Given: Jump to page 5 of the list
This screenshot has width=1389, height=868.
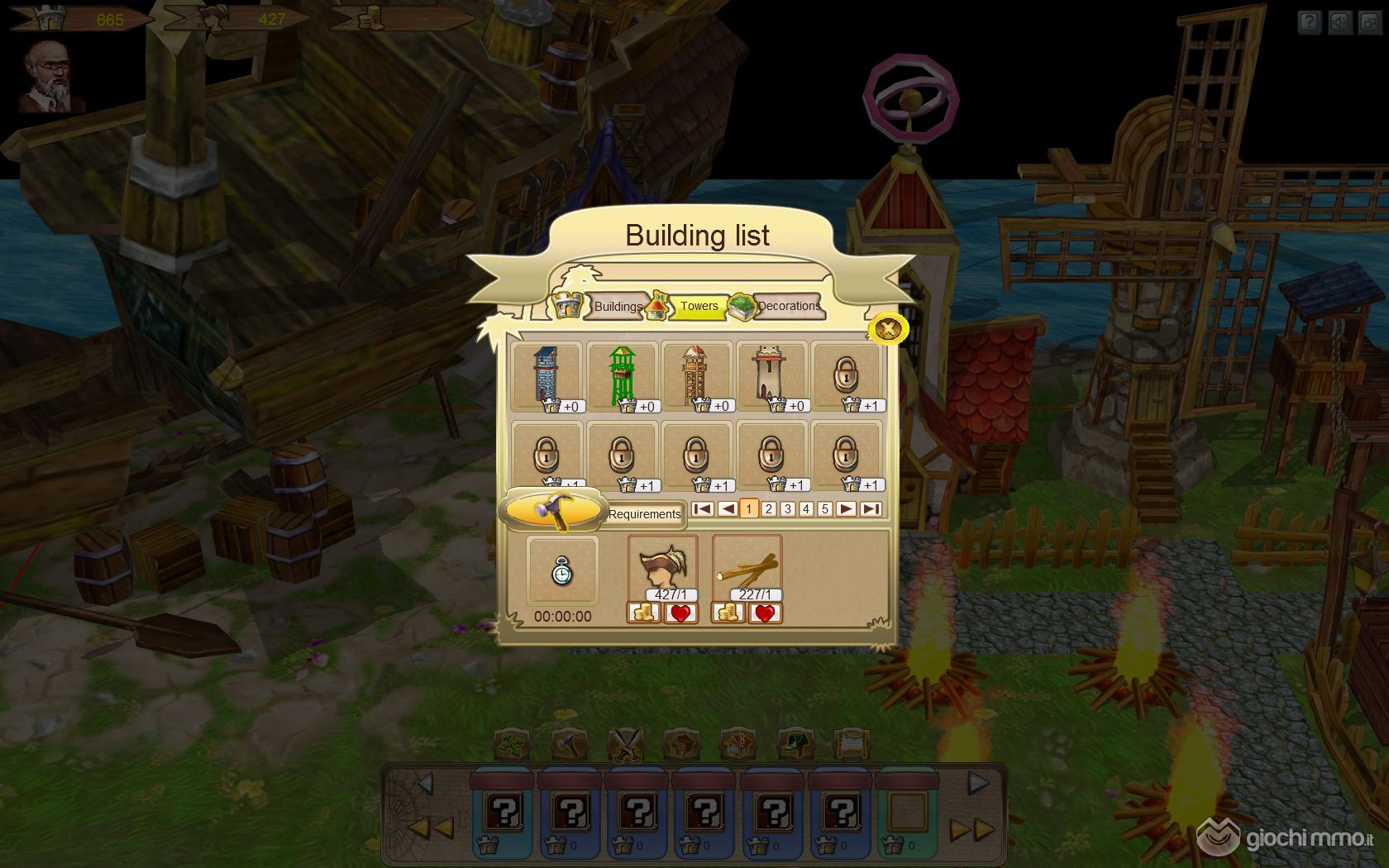Looking at the screenshot, I should click(824, 509).
